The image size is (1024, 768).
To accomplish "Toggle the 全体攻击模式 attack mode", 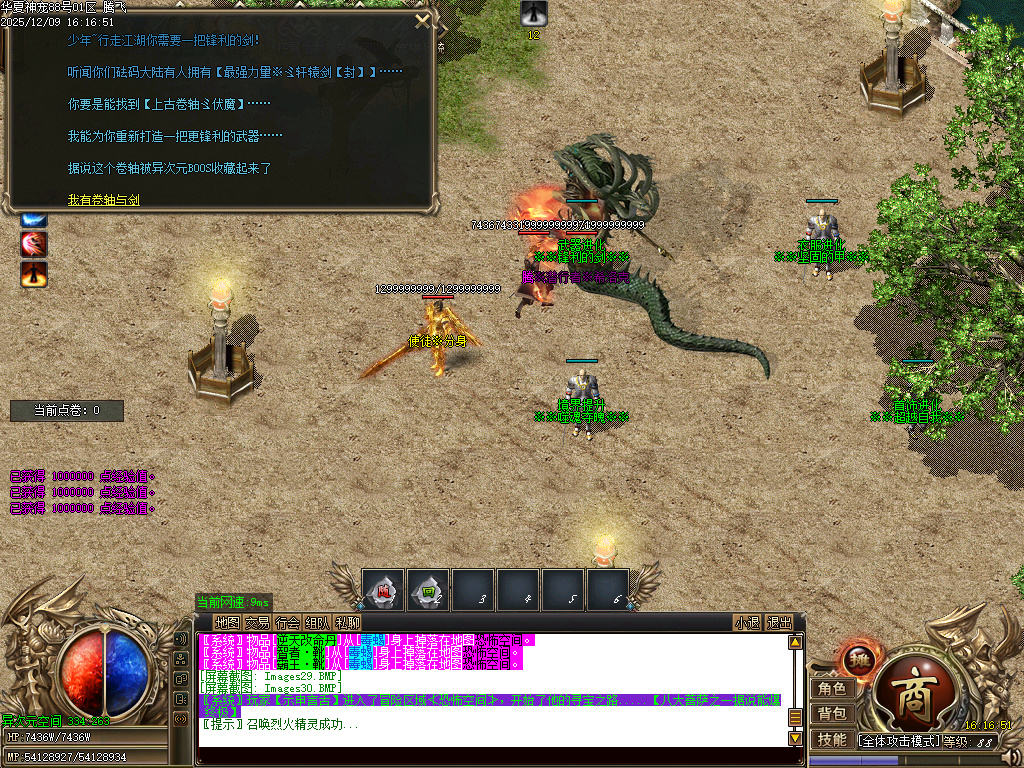I will [x=898, y=741].
